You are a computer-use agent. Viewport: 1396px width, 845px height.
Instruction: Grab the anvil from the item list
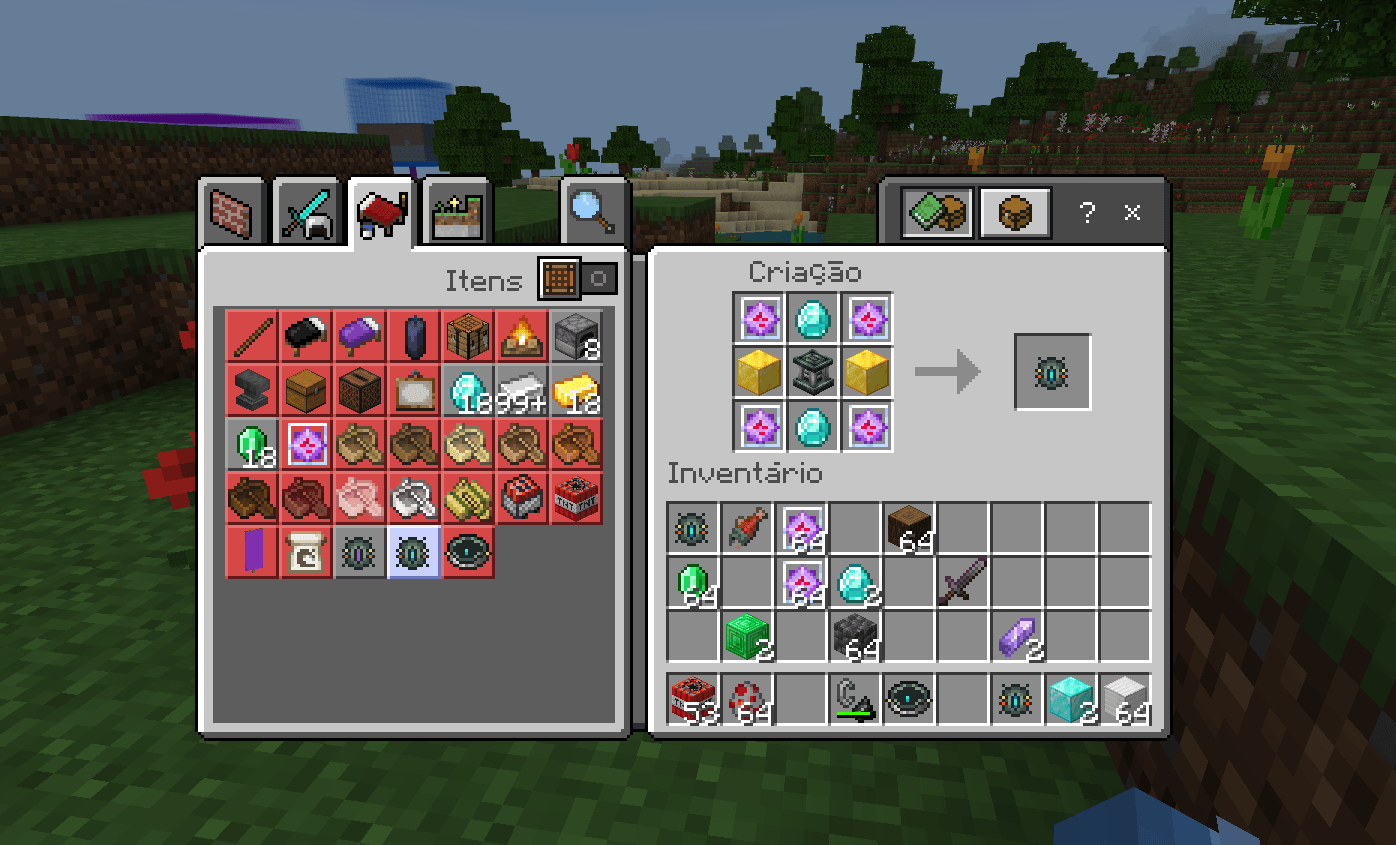point(251,390)
